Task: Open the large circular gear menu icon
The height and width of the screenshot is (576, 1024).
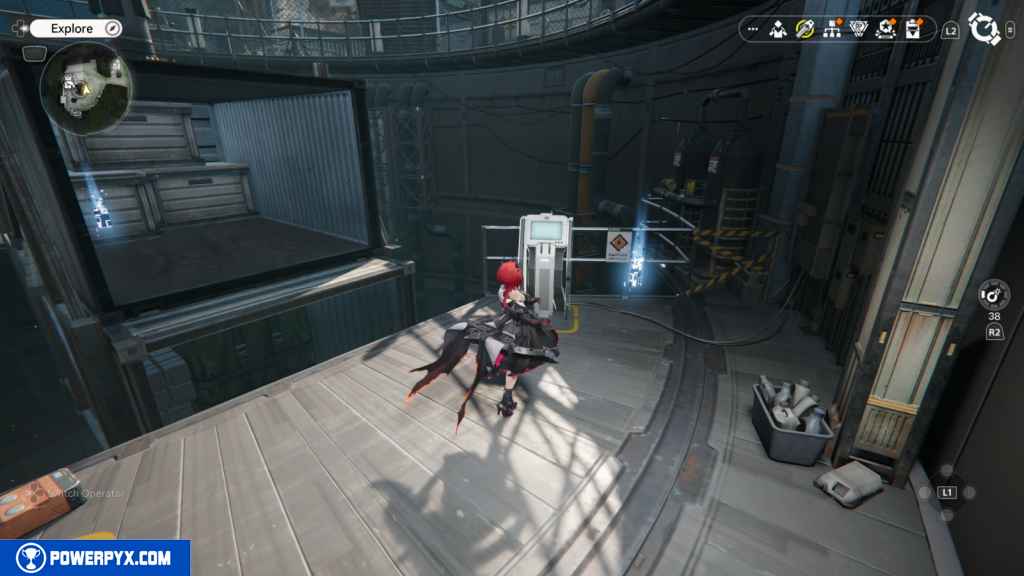Action: tap(985, 29)
